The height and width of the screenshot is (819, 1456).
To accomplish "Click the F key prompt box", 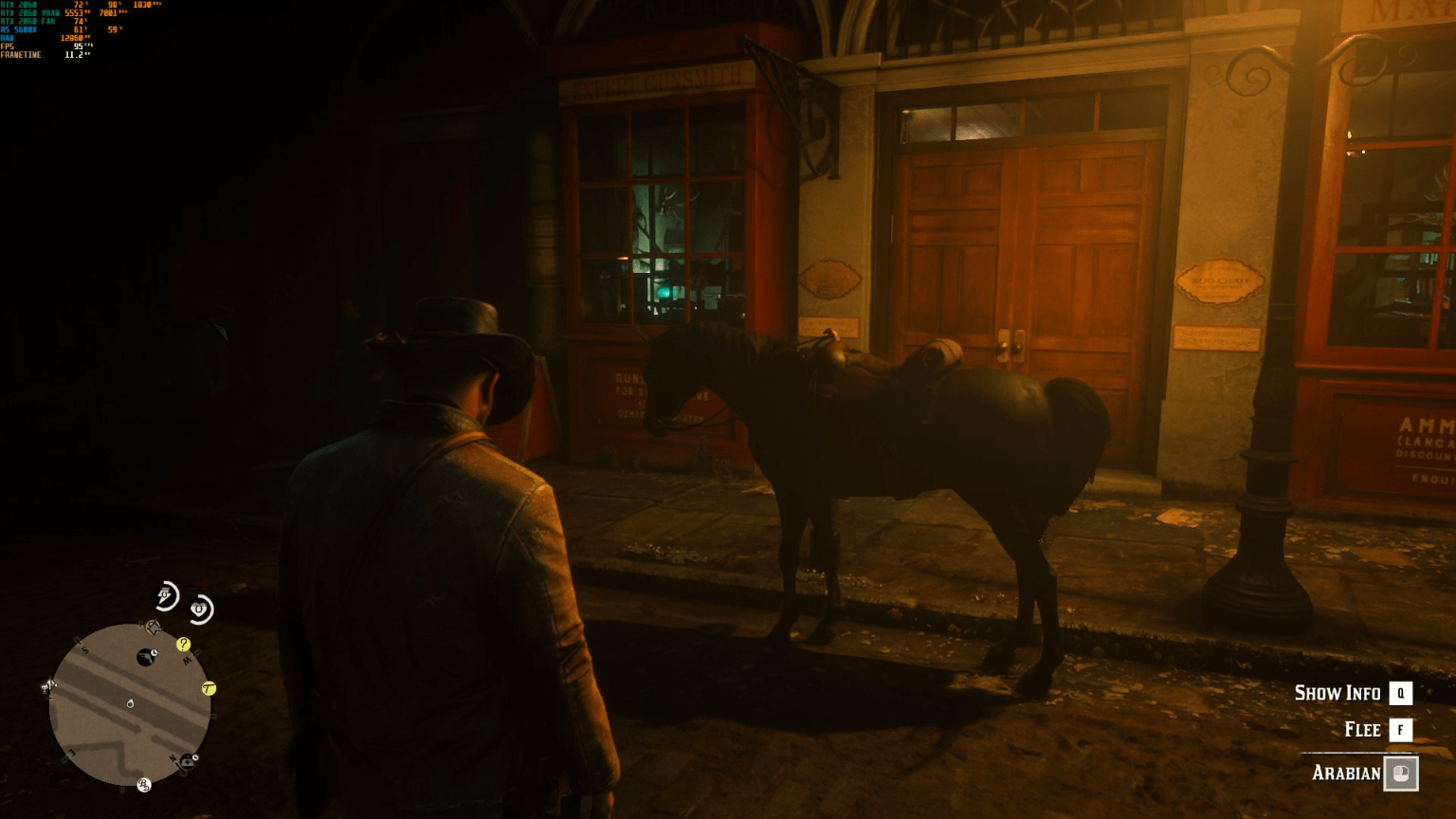I will tap(1400, 730).
